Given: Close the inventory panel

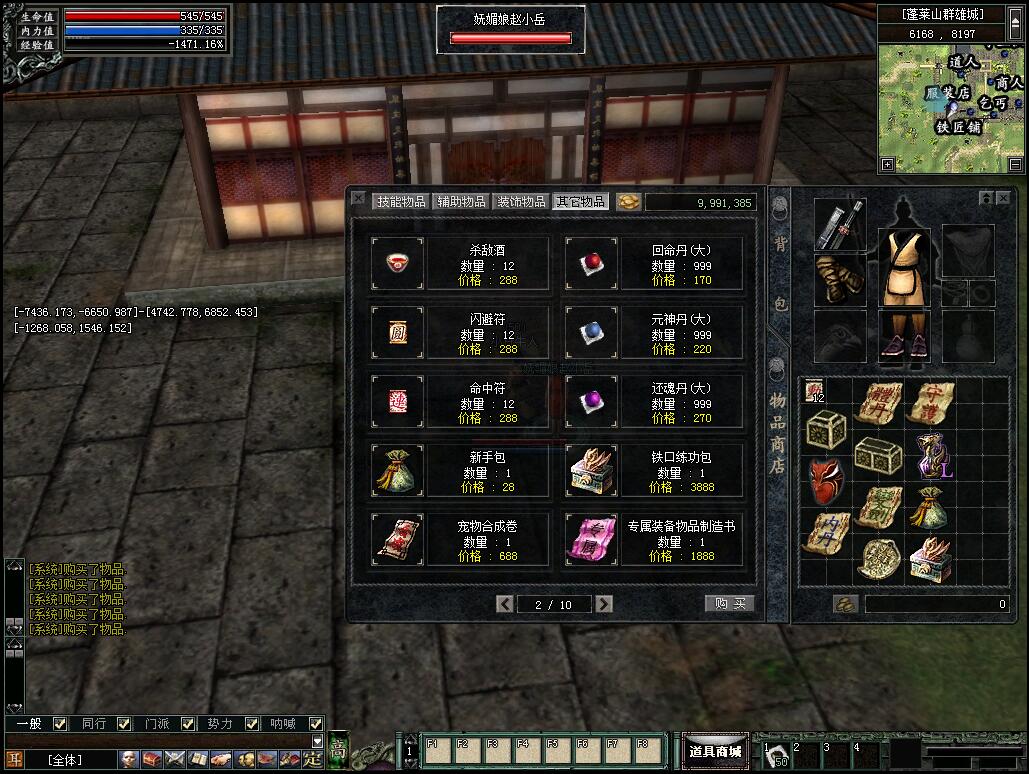Looking at the screenshot, I should click(1003, 199).
